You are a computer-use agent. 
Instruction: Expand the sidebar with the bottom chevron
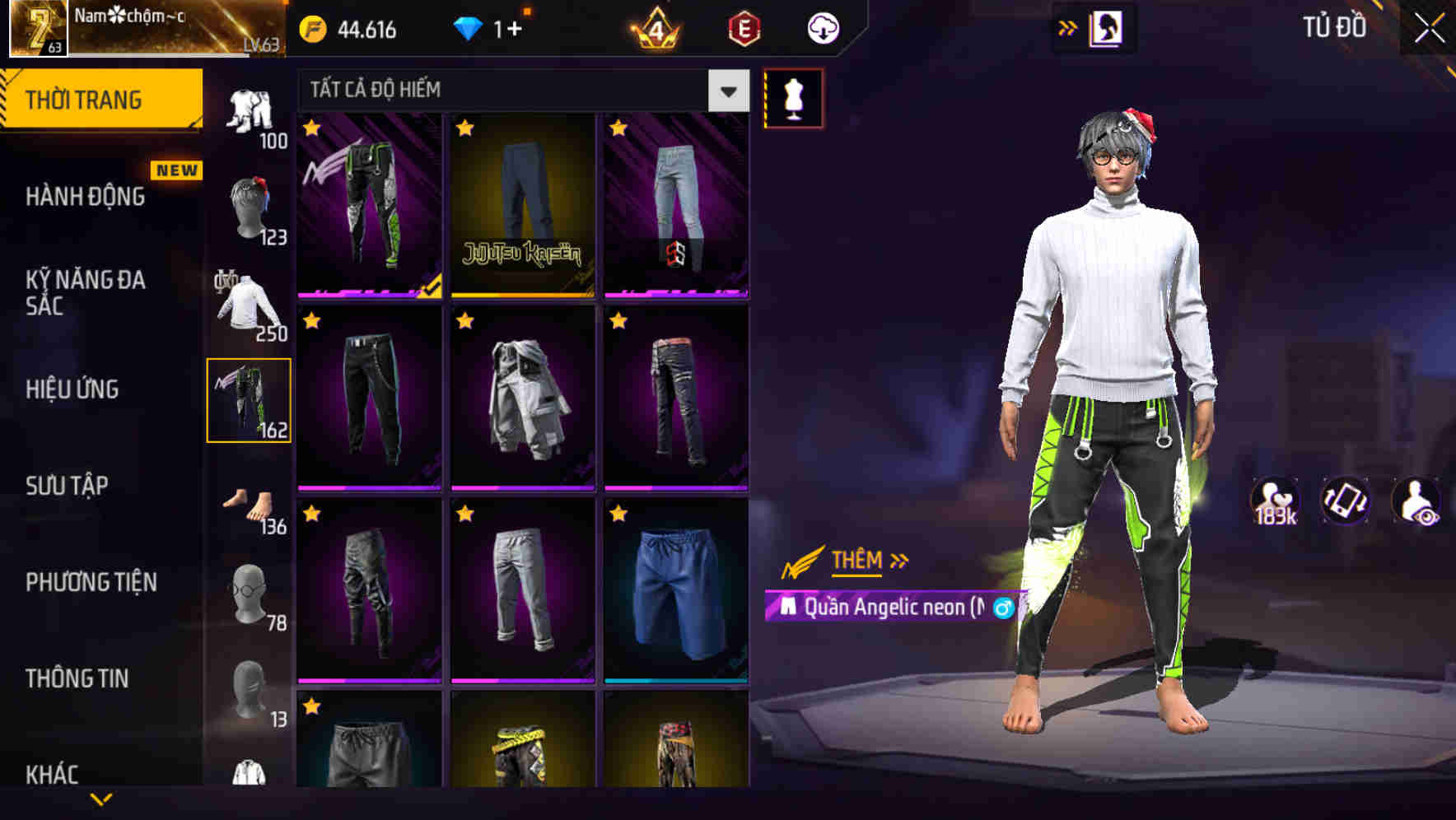tap(100, 799)
